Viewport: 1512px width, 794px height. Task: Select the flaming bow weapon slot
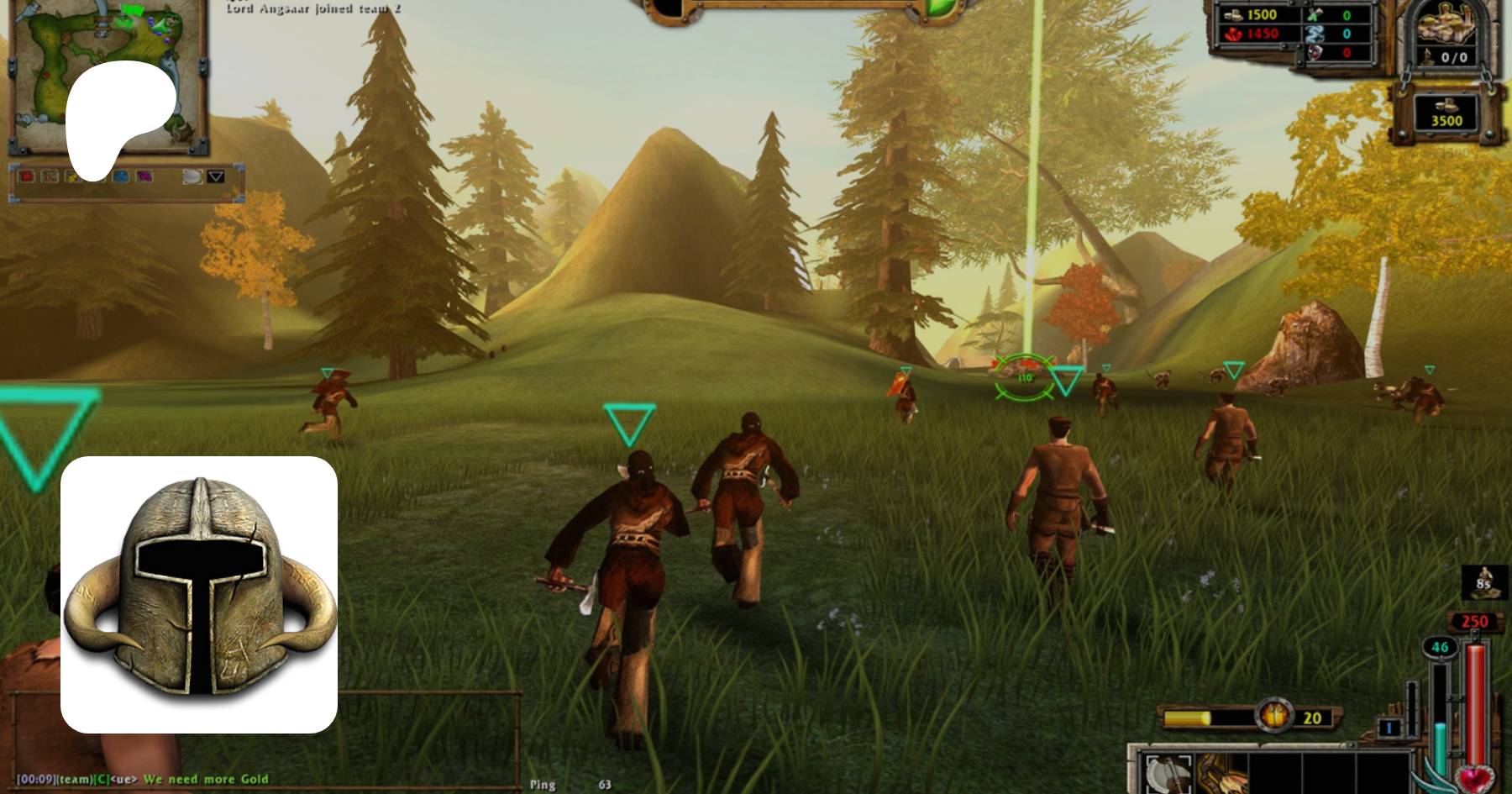[x=1222, y=773]
